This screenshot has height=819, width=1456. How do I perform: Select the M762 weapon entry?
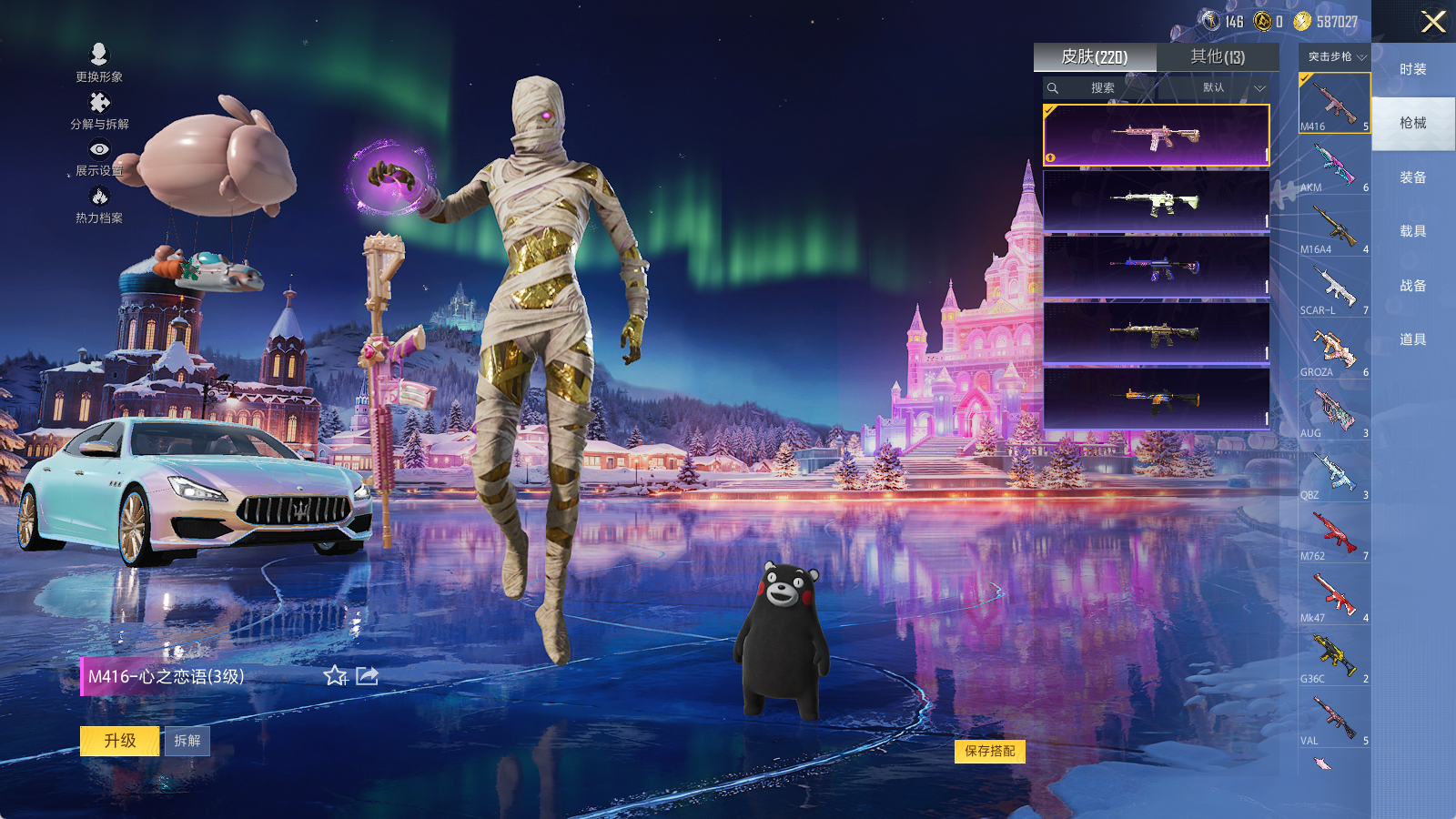pos(1334,536)
